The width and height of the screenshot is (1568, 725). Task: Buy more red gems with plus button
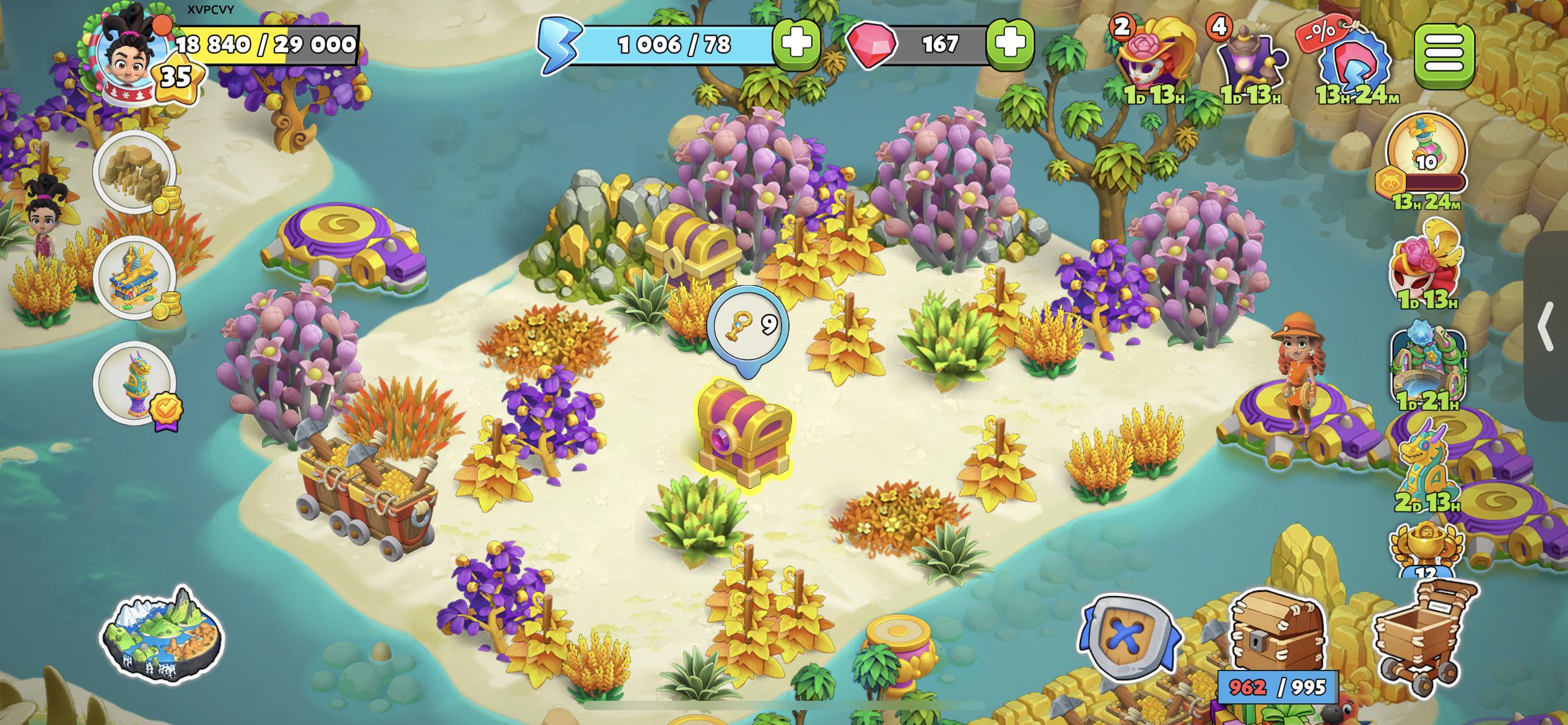[1010, 43]
